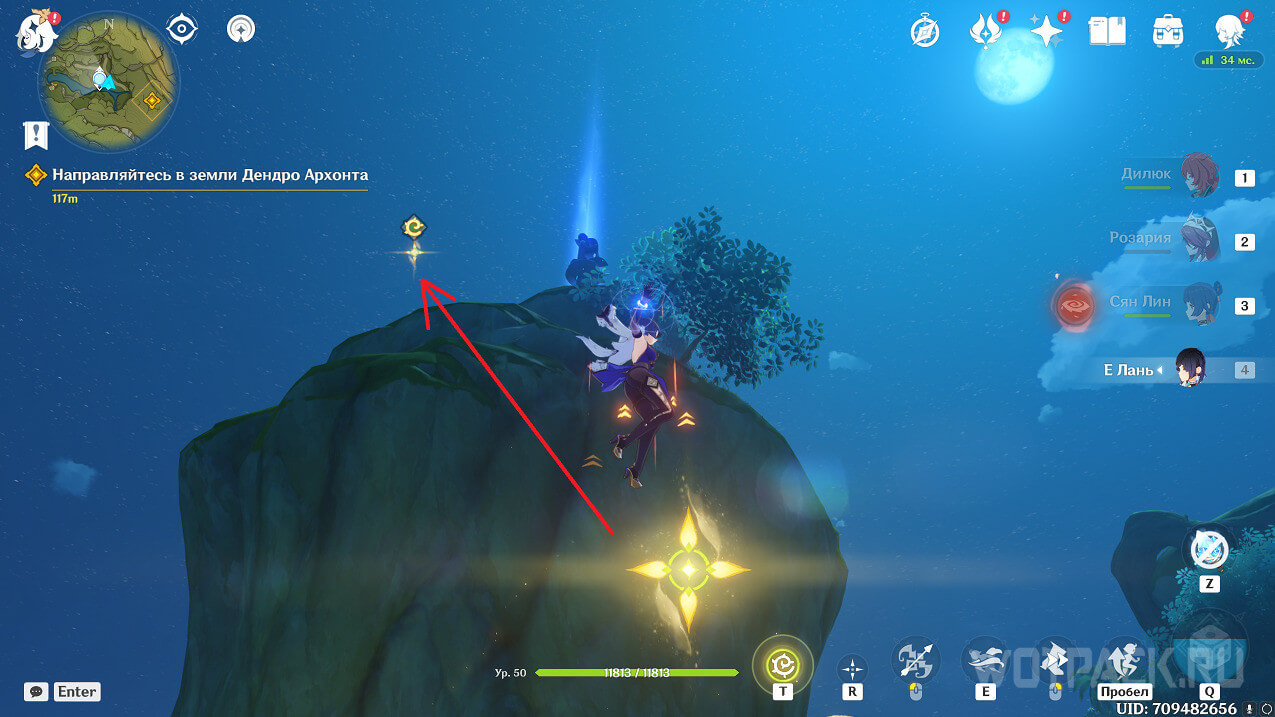Viewport: 1275px width, 717px height.
Task: Open the character profile icon
Action: pos(1229,32)
